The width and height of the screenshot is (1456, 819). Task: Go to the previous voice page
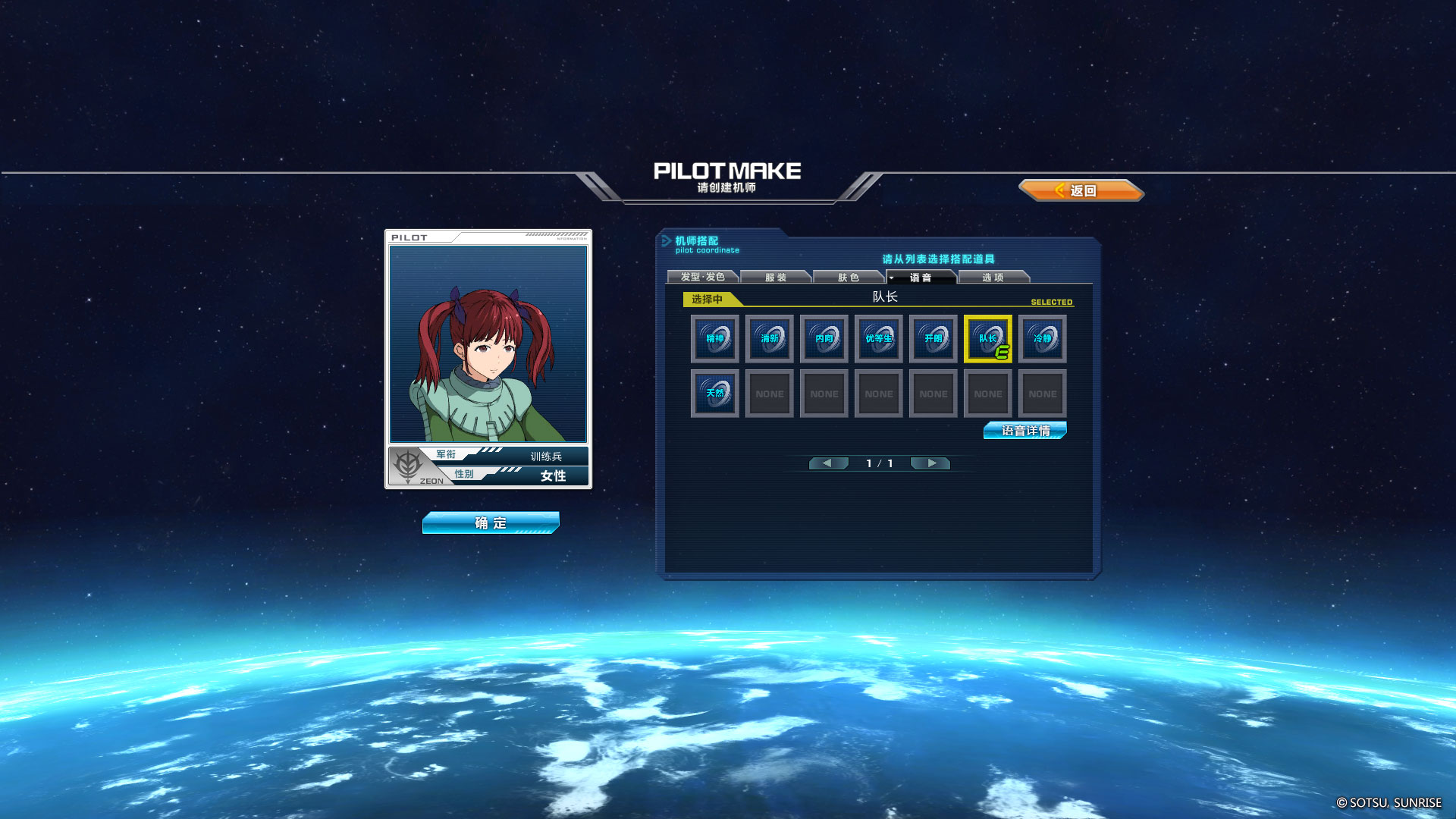click(x=827, y=463)
